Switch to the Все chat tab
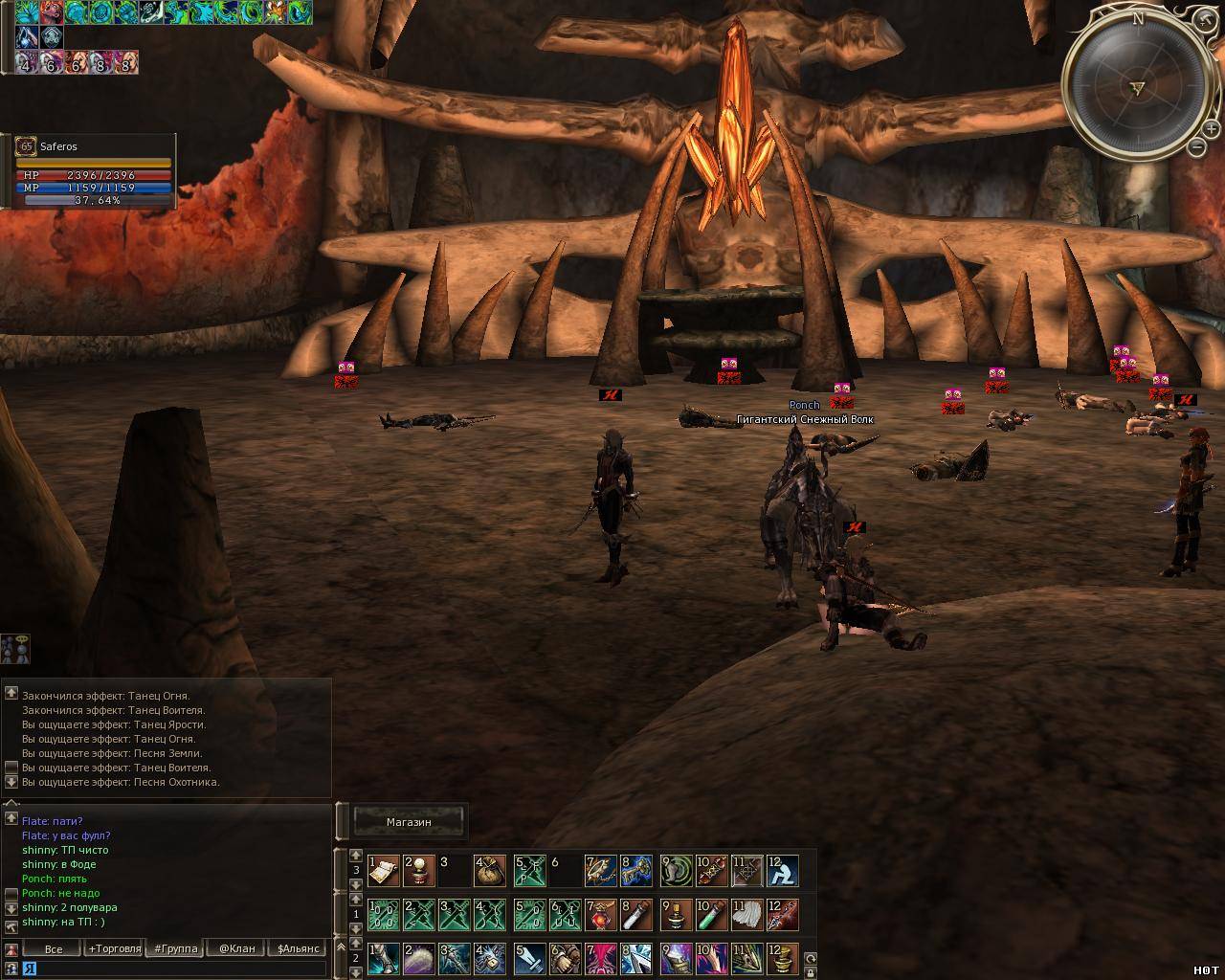This screenshot has height=980, width=1225. (54, 948)
